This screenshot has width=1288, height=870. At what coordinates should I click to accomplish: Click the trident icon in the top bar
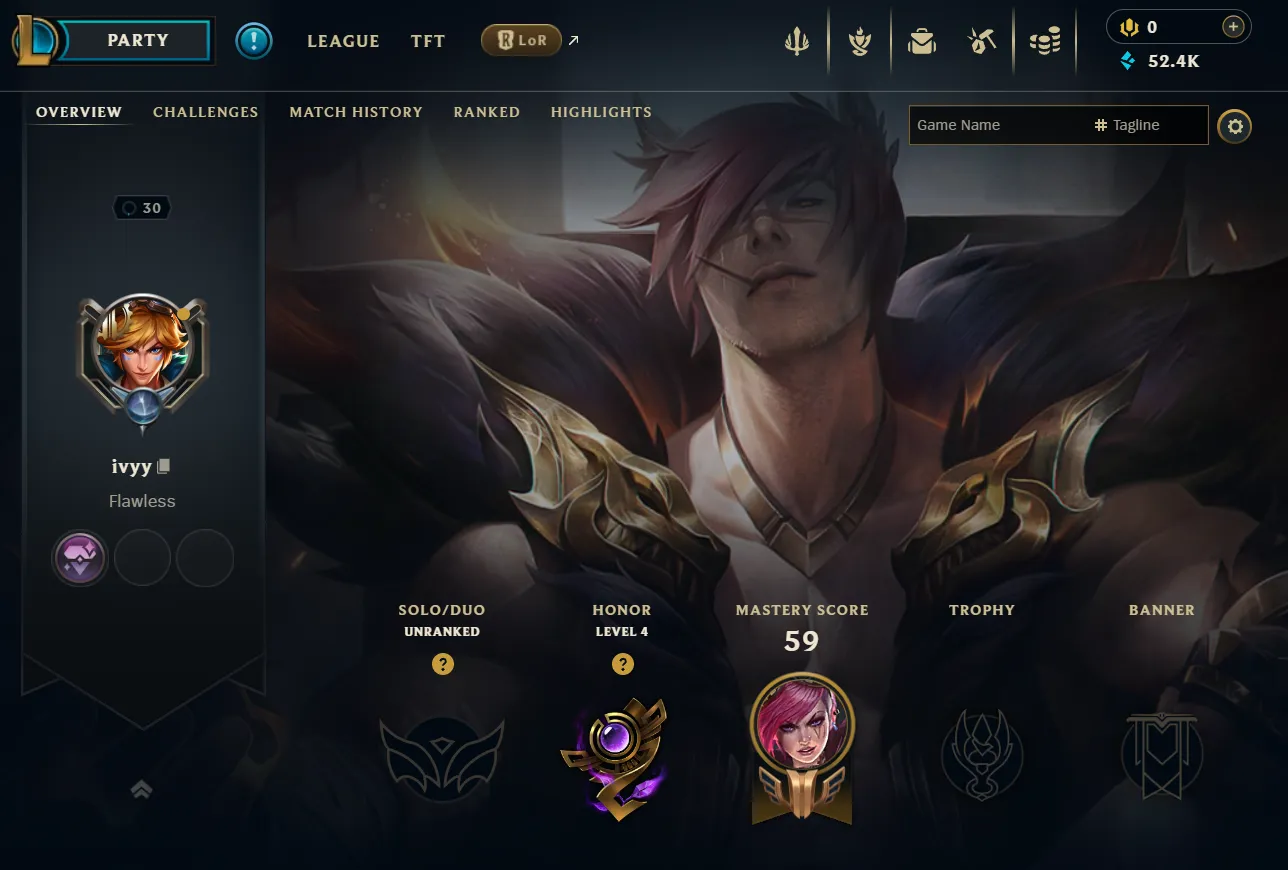click(x=796, y=40)
